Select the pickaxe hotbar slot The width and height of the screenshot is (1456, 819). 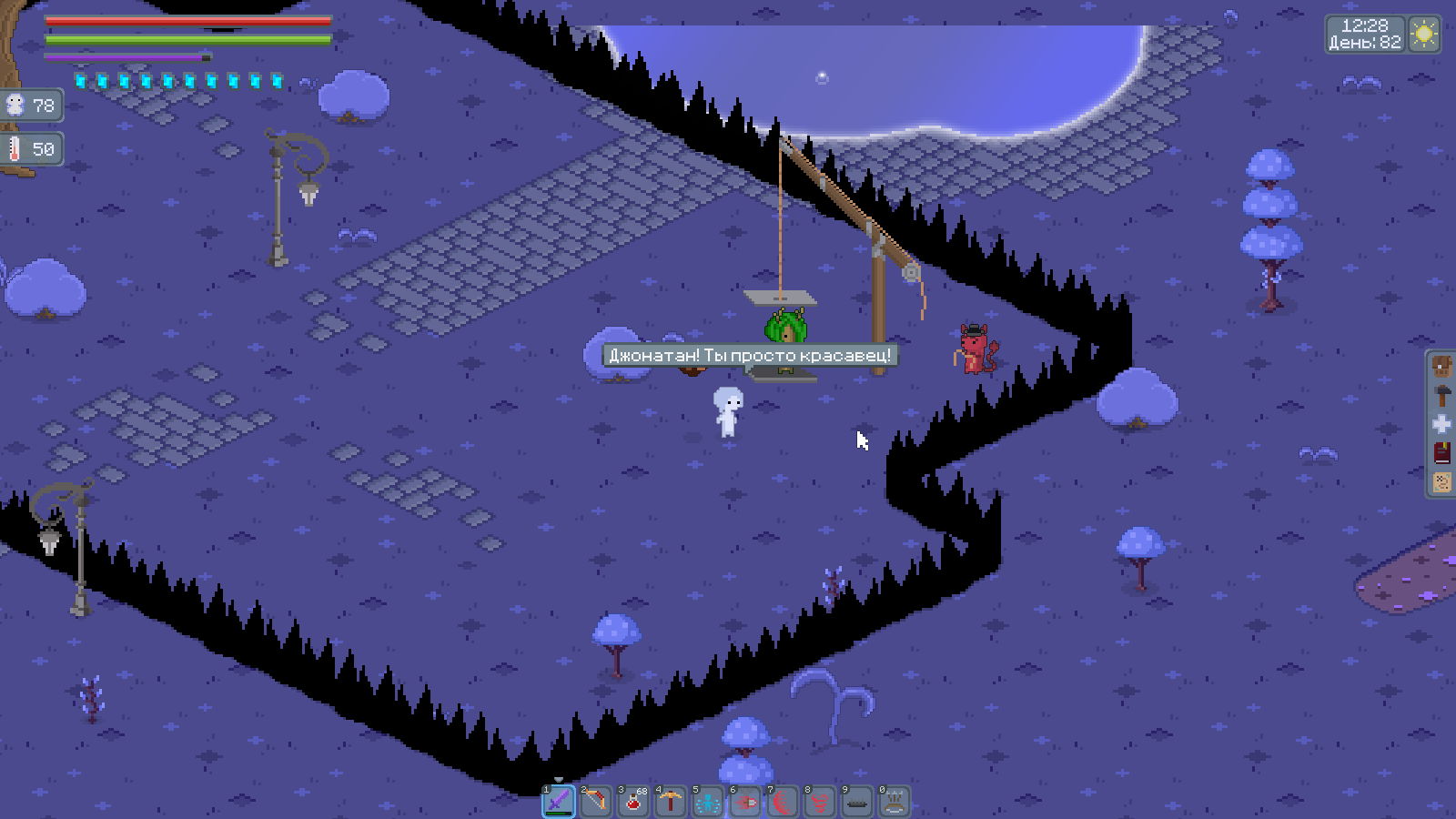click(670, 802)
